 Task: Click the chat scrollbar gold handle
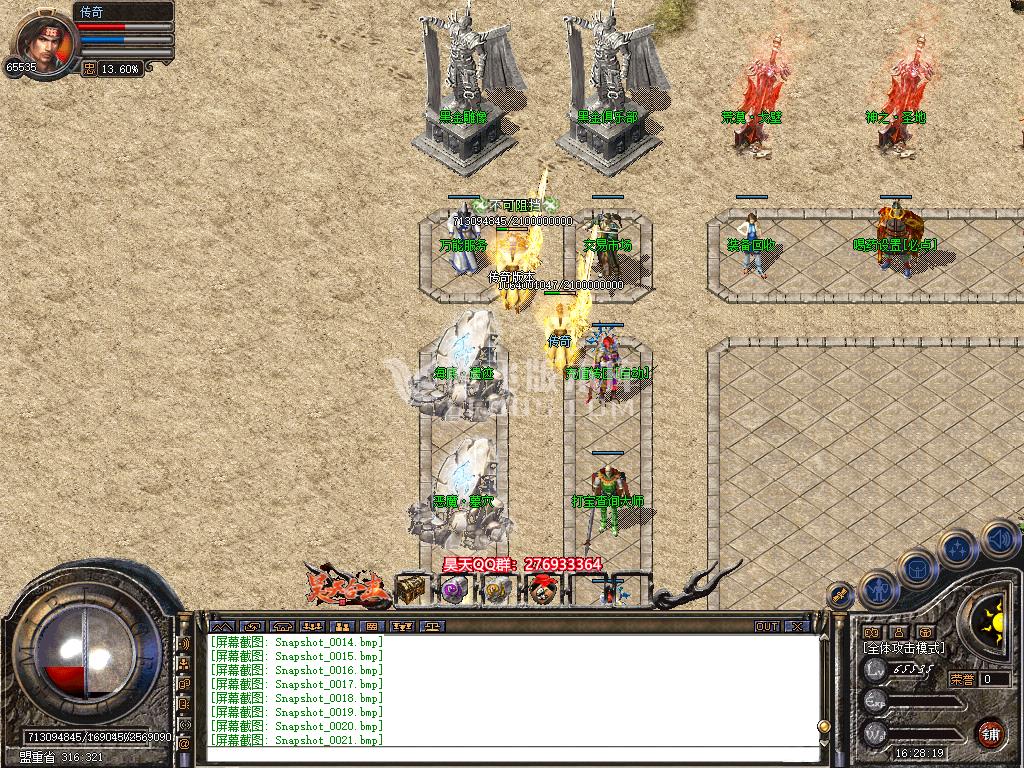point(824,726)
